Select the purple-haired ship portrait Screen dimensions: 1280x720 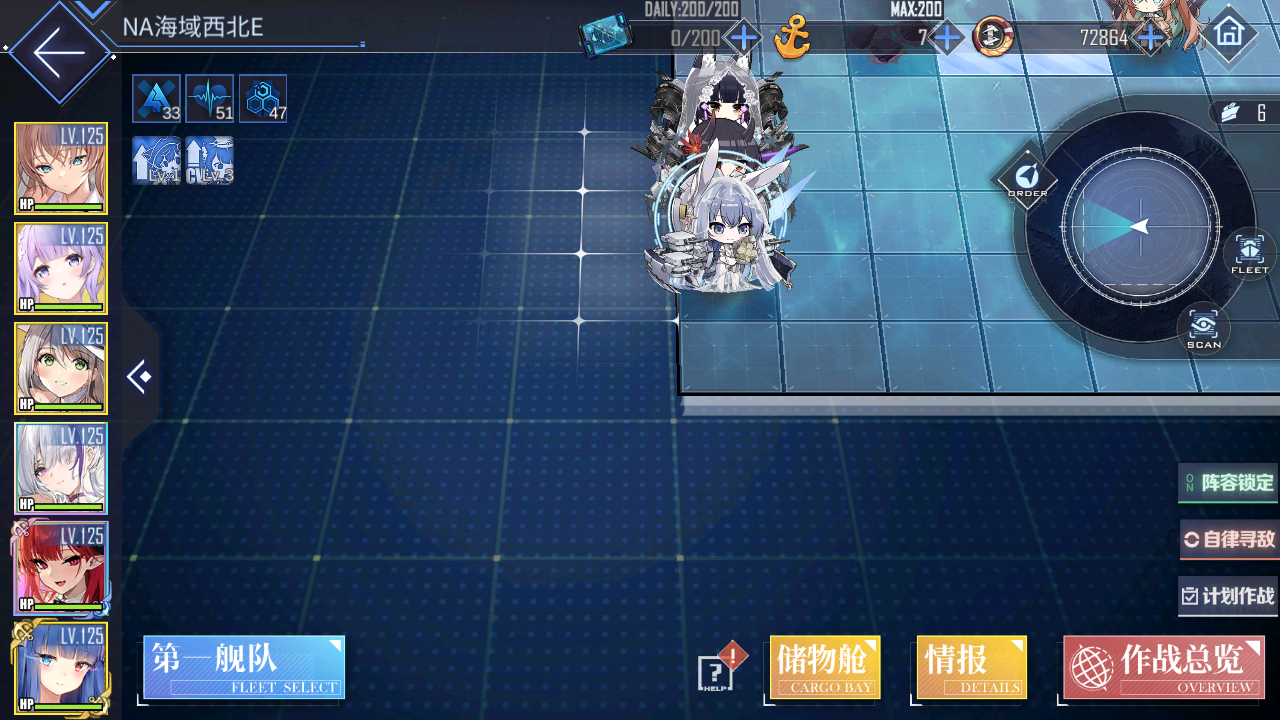pyautogui.click(x=61, y=268)
